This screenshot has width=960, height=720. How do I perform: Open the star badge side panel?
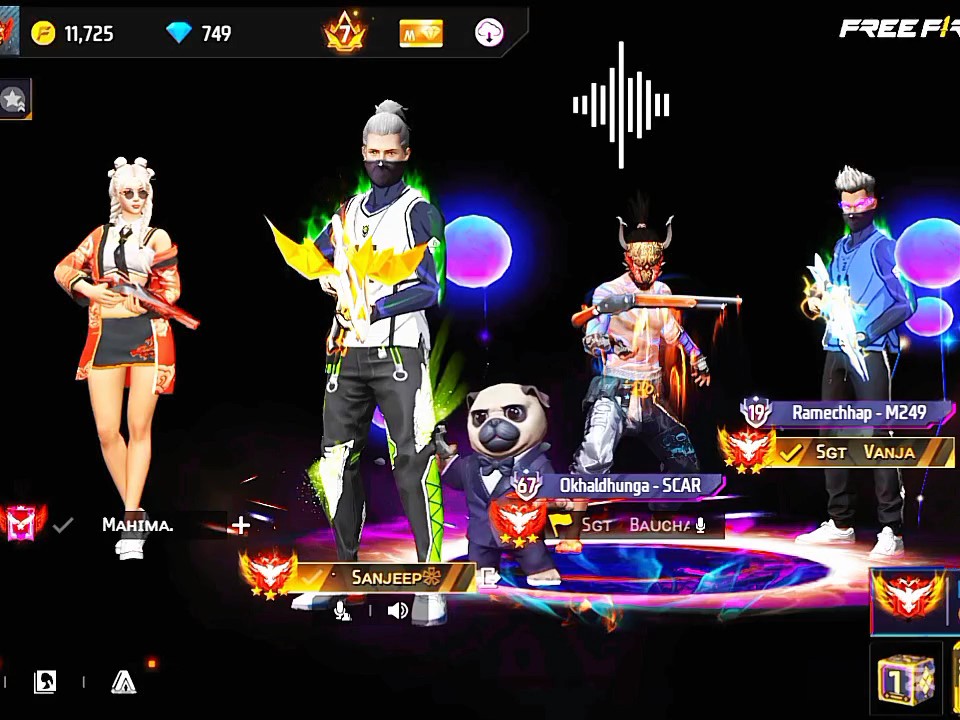14,99
